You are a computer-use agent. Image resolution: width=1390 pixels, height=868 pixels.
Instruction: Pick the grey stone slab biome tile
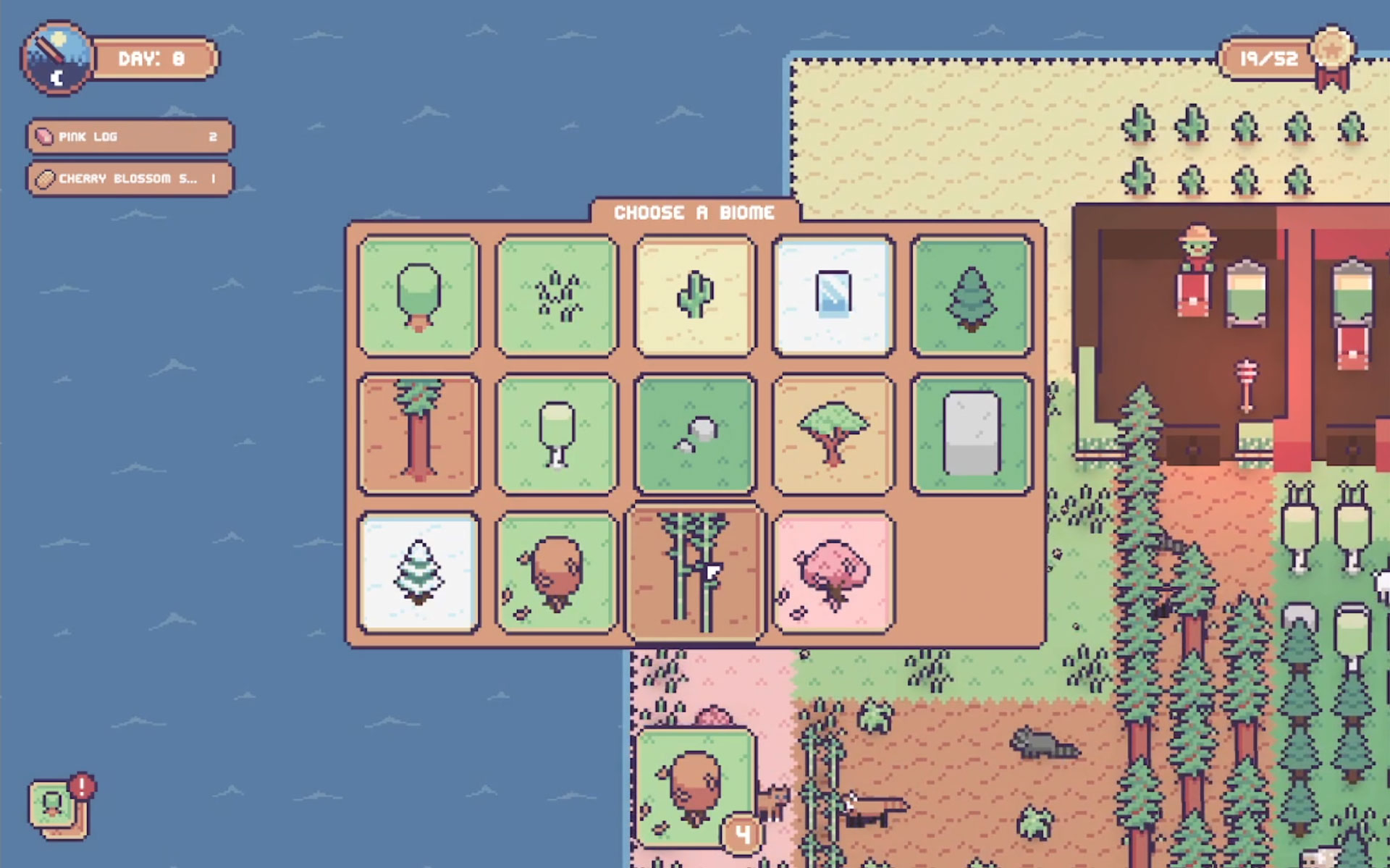(972, 434)
